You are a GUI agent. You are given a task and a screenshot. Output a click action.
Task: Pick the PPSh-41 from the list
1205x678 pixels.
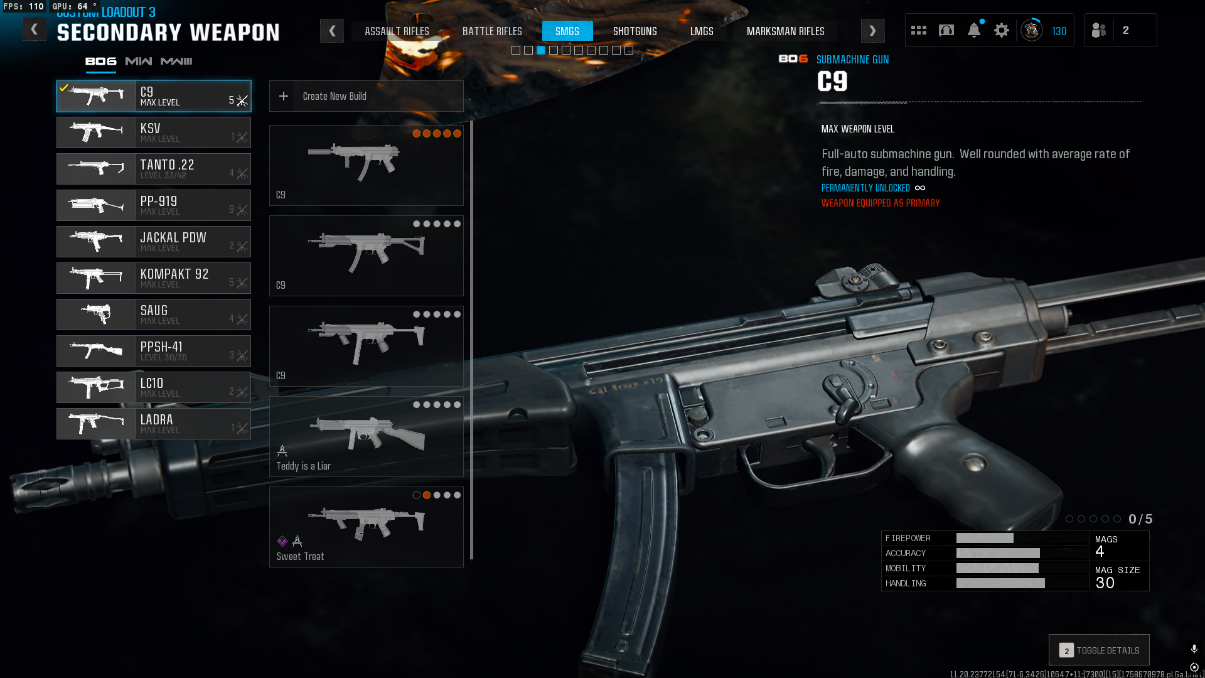pos(153,351)
